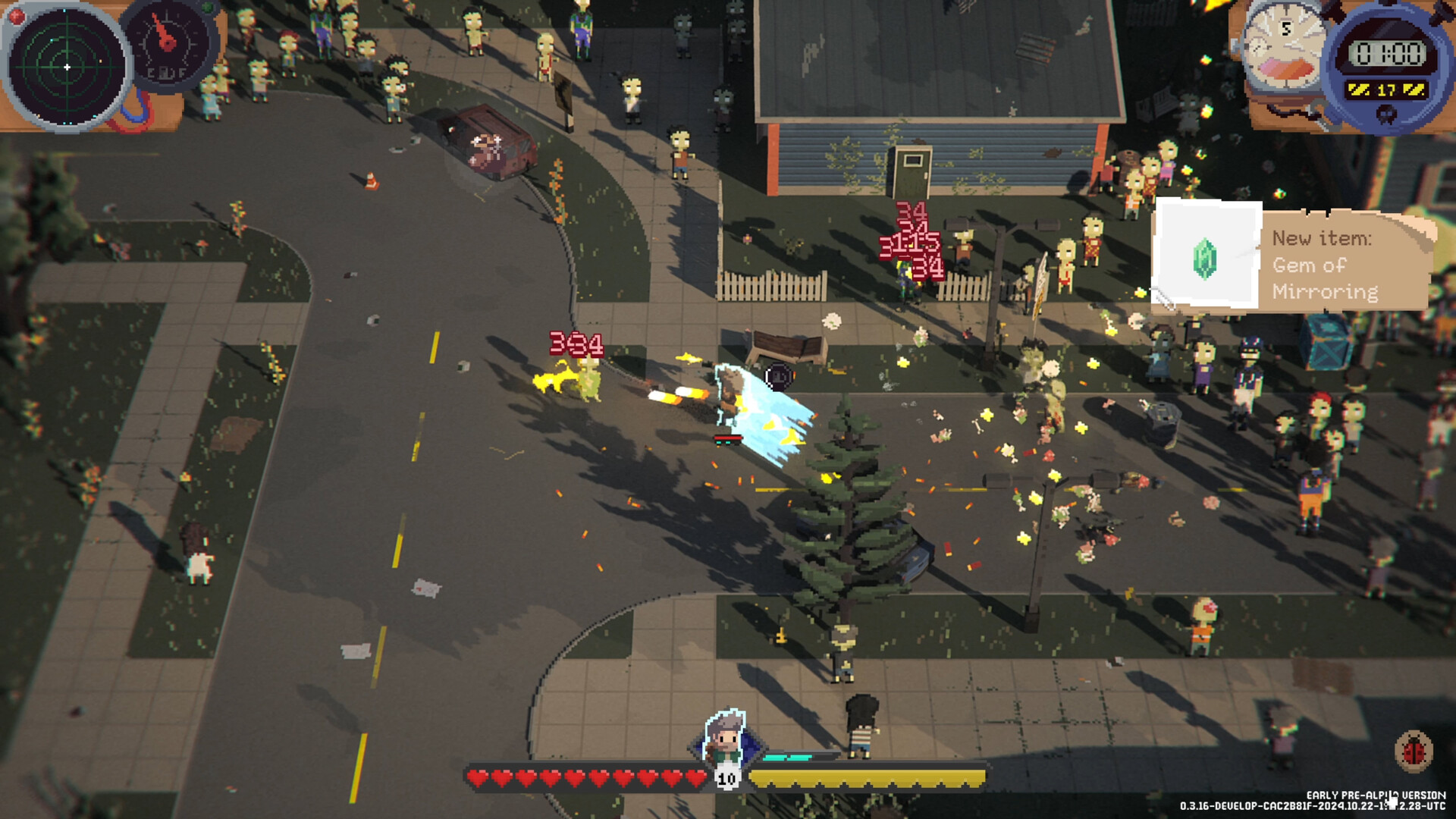Viewport: 1456px width, 819px height.
Task: Click the stopwatch showing 01:00
Action: pyautogui.click(x=1389, y=52)
